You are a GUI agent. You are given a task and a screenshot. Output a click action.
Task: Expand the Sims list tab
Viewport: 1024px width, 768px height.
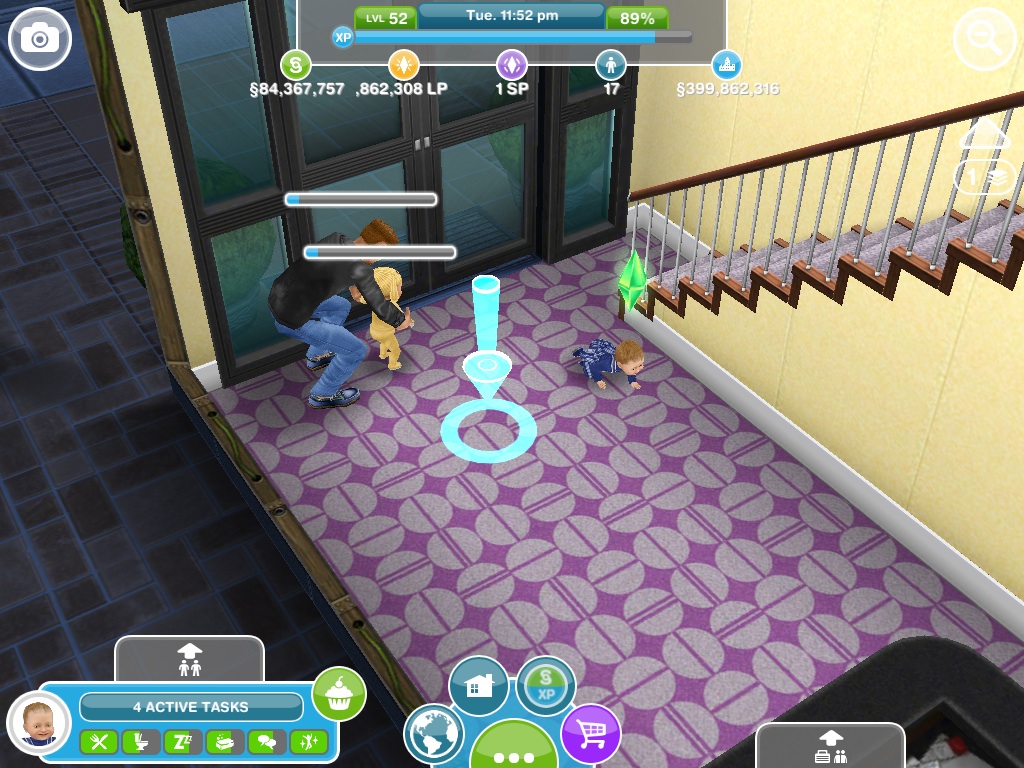[189, 658]
